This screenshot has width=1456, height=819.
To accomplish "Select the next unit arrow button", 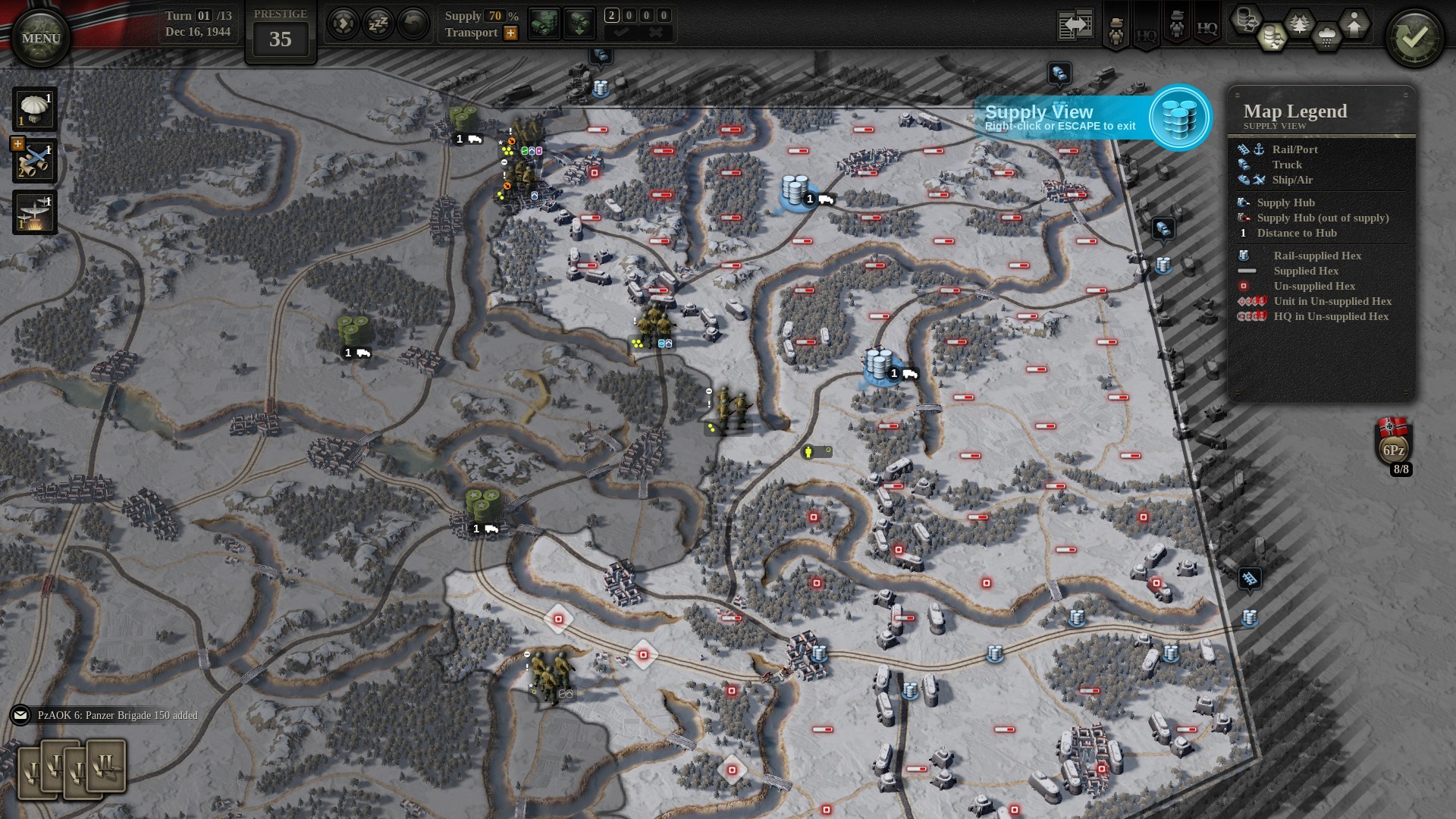I will tap(343, 24).
